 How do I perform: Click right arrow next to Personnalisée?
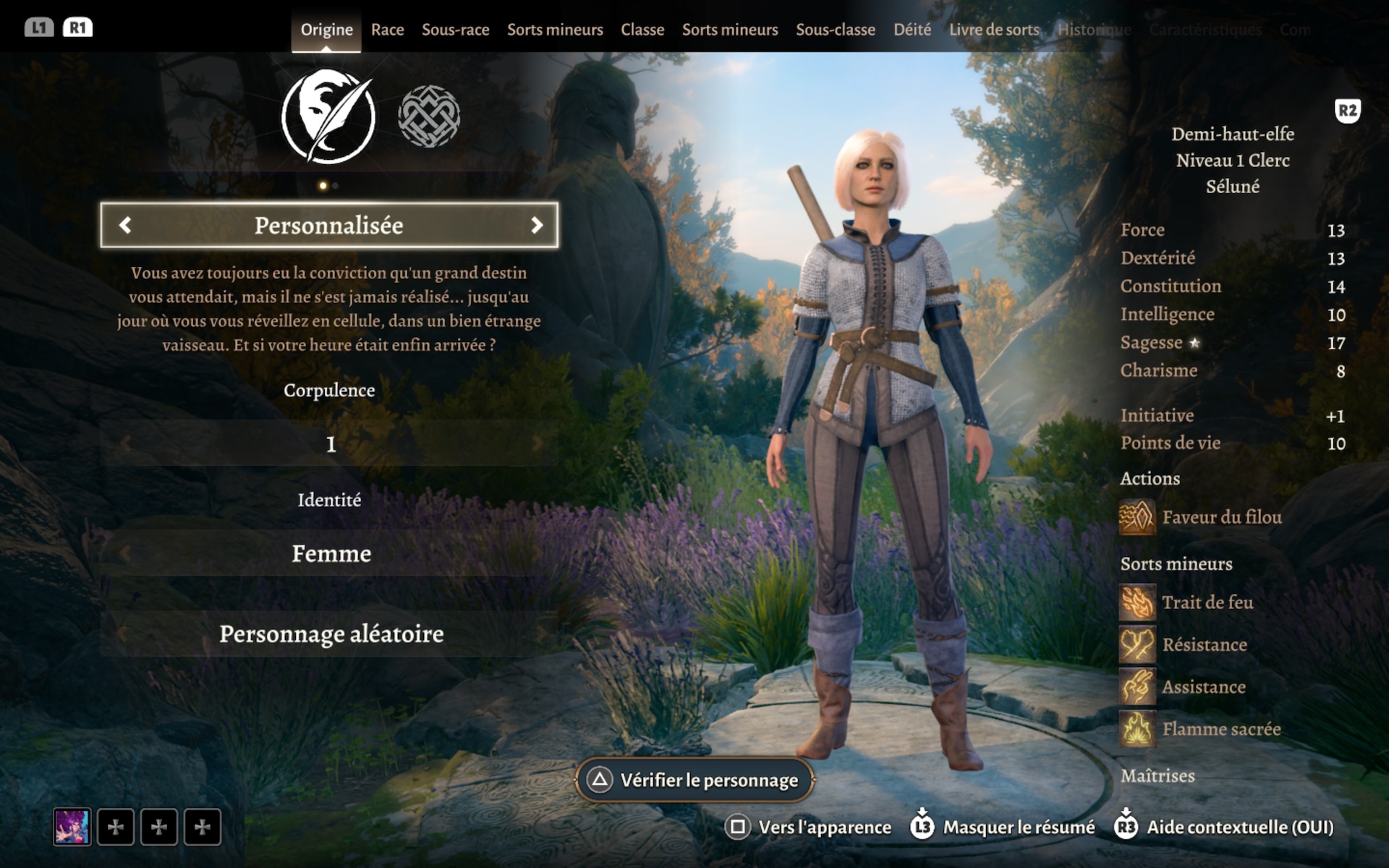click(x=536, y=225)
